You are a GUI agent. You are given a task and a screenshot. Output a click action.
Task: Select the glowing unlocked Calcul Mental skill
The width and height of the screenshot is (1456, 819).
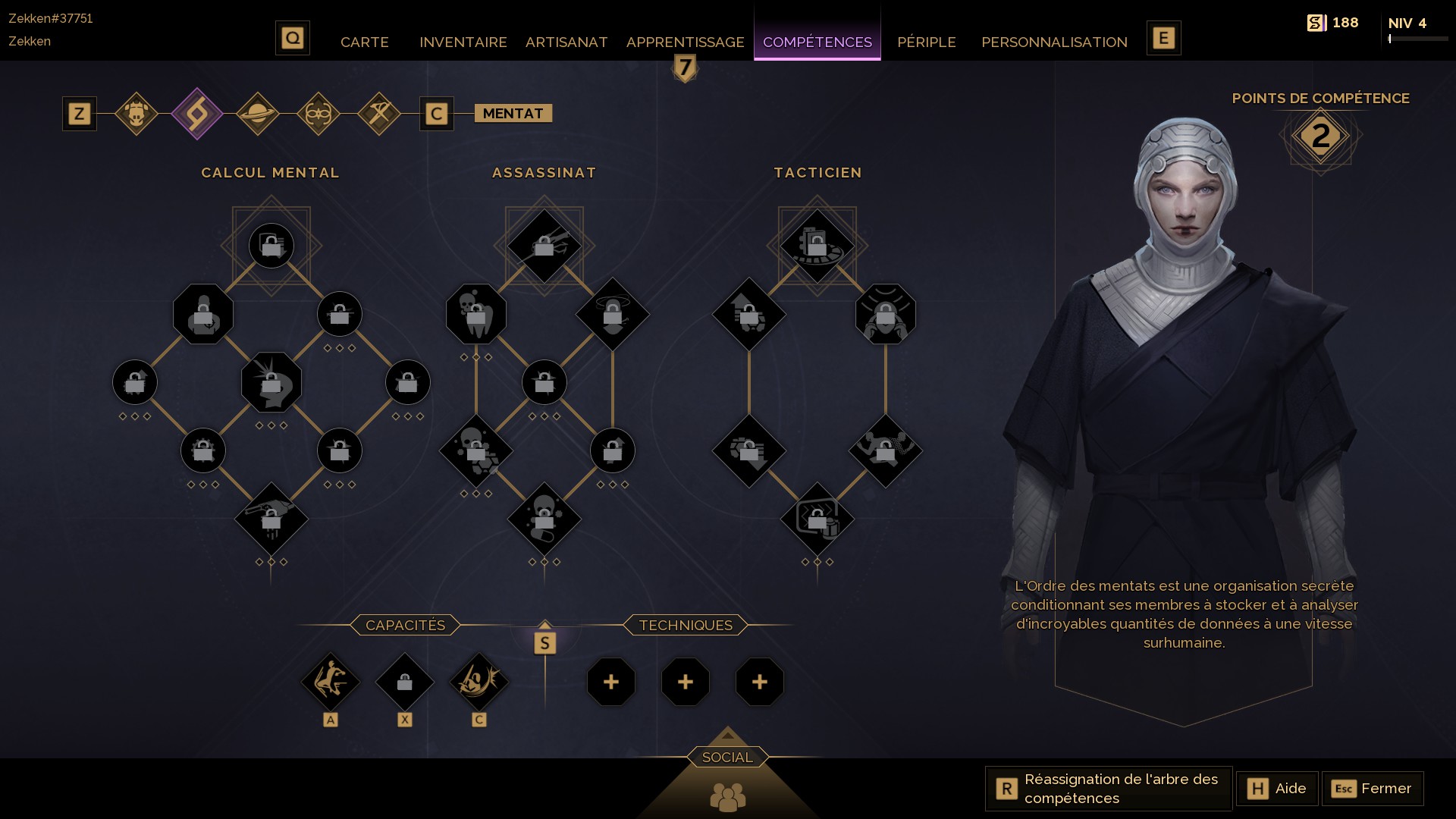point(271,382)
